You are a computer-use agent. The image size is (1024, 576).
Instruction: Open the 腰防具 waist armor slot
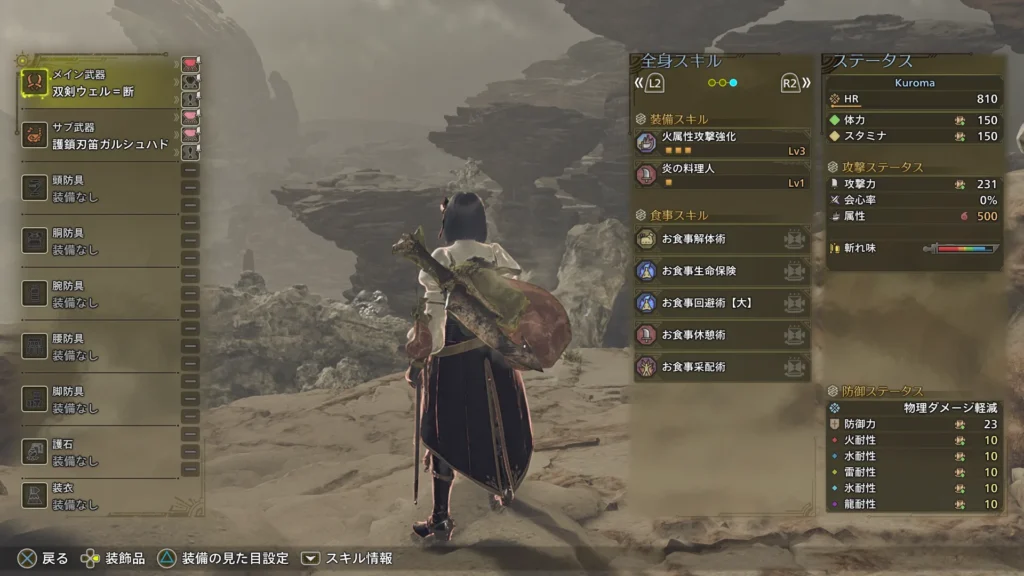point(98,347)
